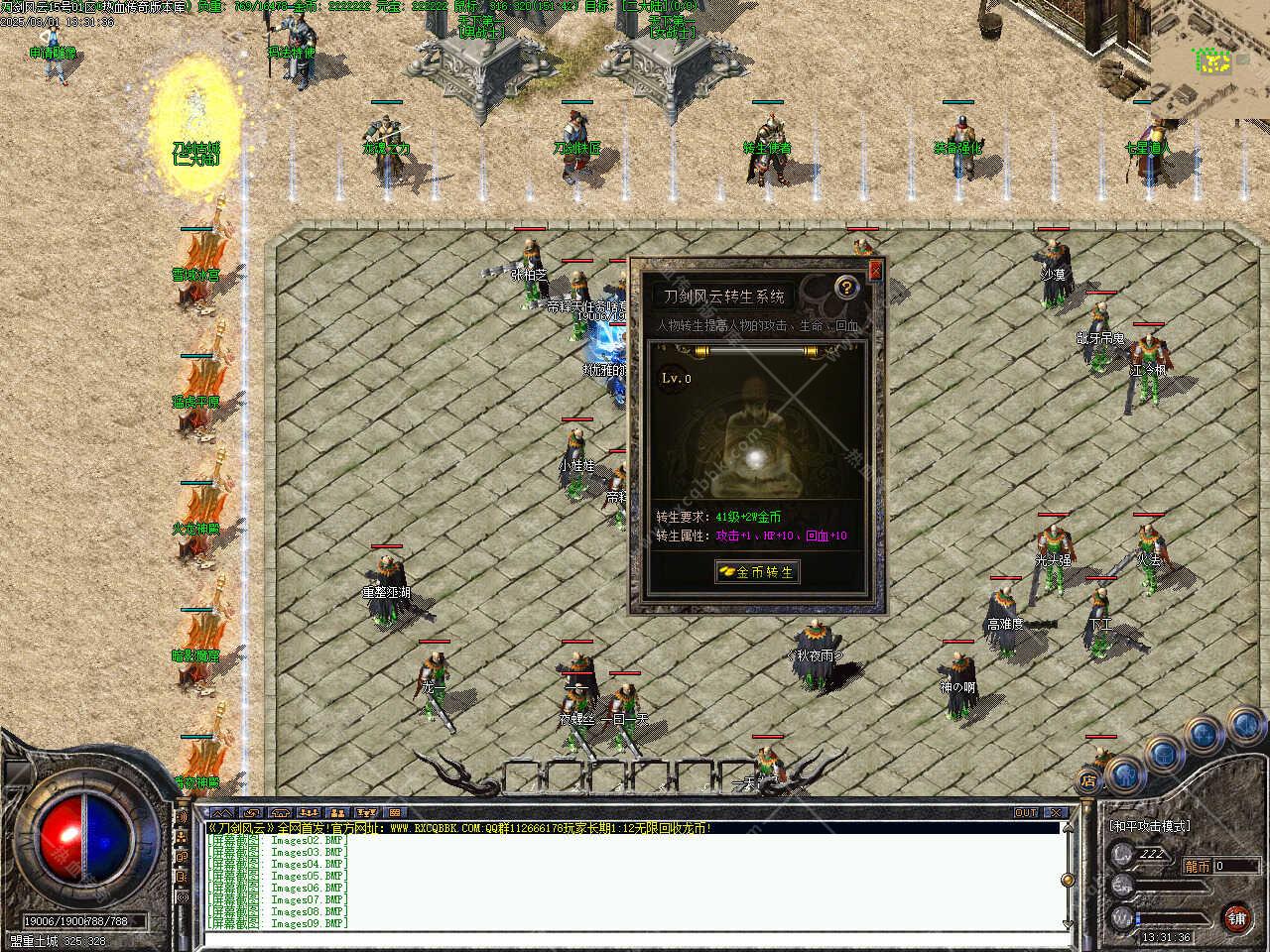Toggle the 和平攻击模式 attack mode label
The image size is (1270, 952).
pyautogui.click(x=1149, y=826)
